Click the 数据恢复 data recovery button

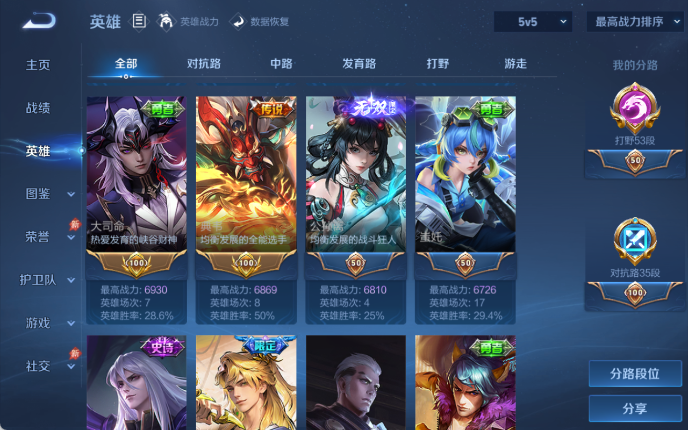click(x=262, y=21)
